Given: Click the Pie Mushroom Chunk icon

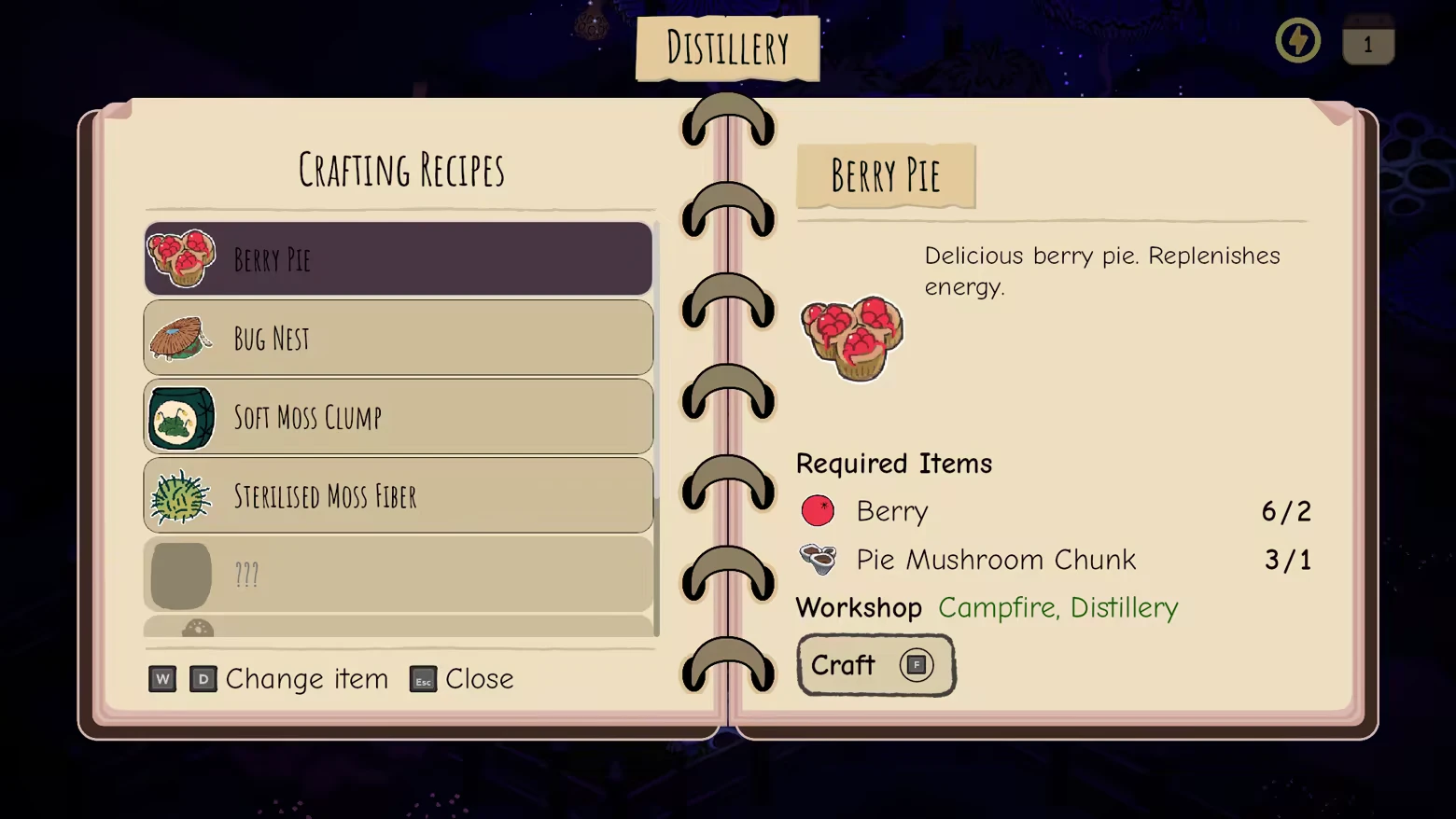Looking at the screenshot, I should [818, 559].
